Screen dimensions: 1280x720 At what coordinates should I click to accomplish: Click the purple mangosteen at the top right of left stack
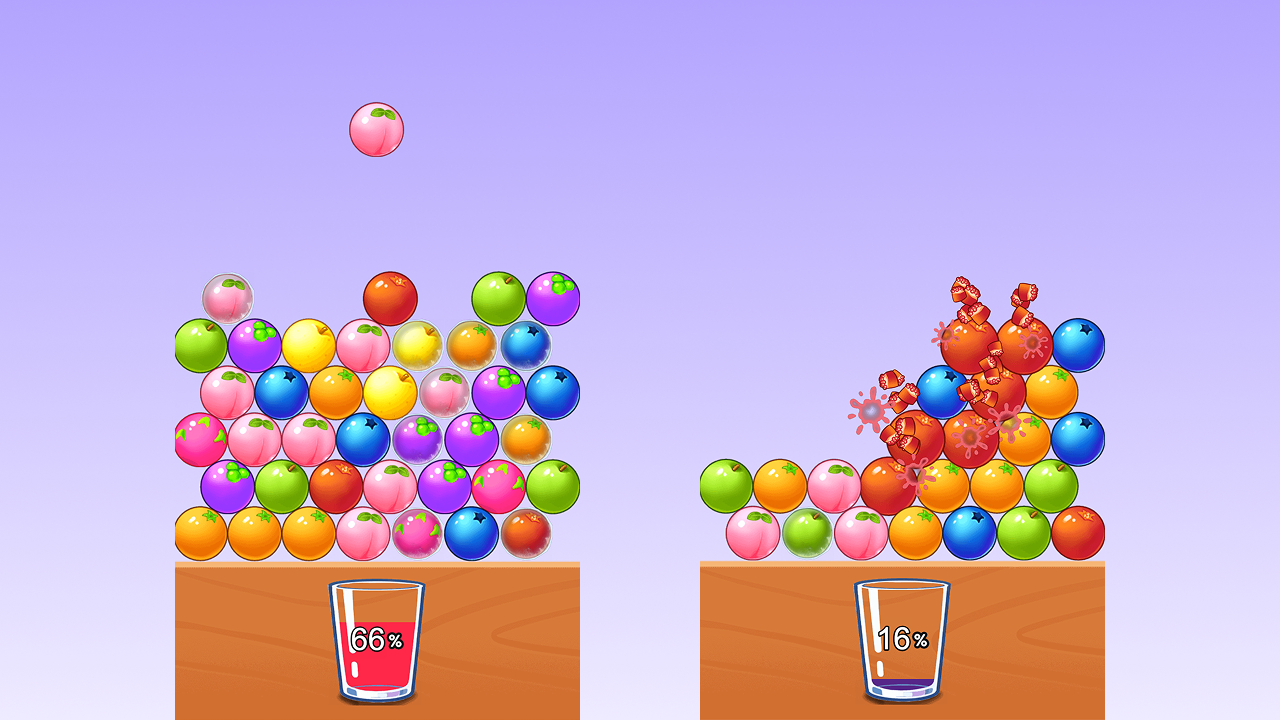pyautogui.click(x=553, y=296)
